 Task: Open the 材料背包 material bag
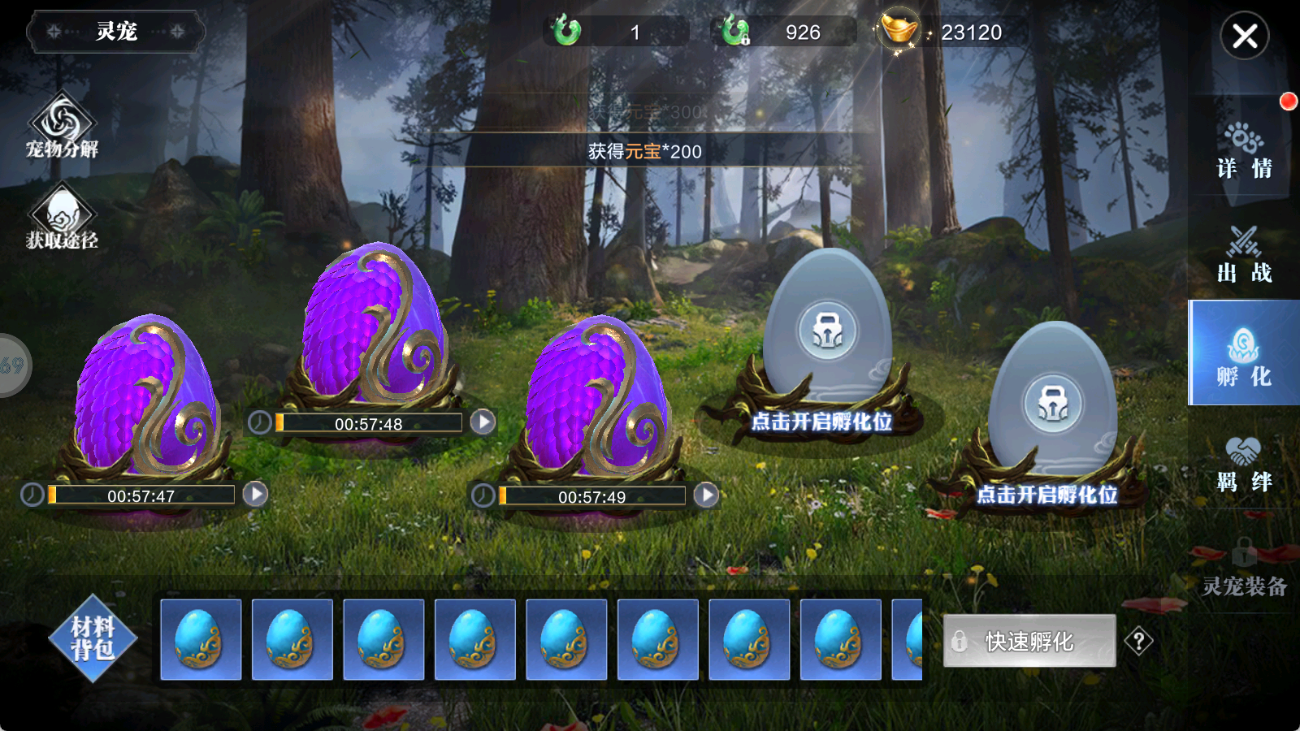[92, 638]
